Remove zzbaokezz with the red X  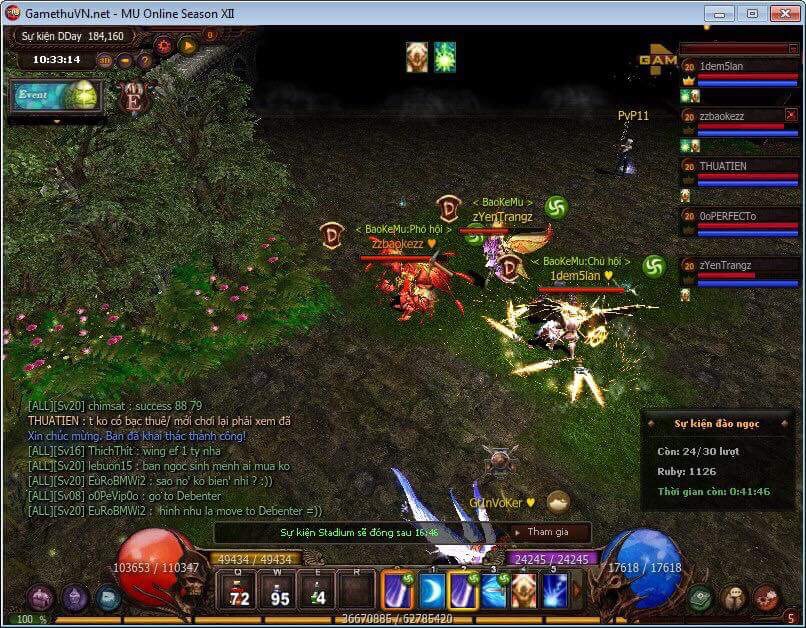coord(791,115)
